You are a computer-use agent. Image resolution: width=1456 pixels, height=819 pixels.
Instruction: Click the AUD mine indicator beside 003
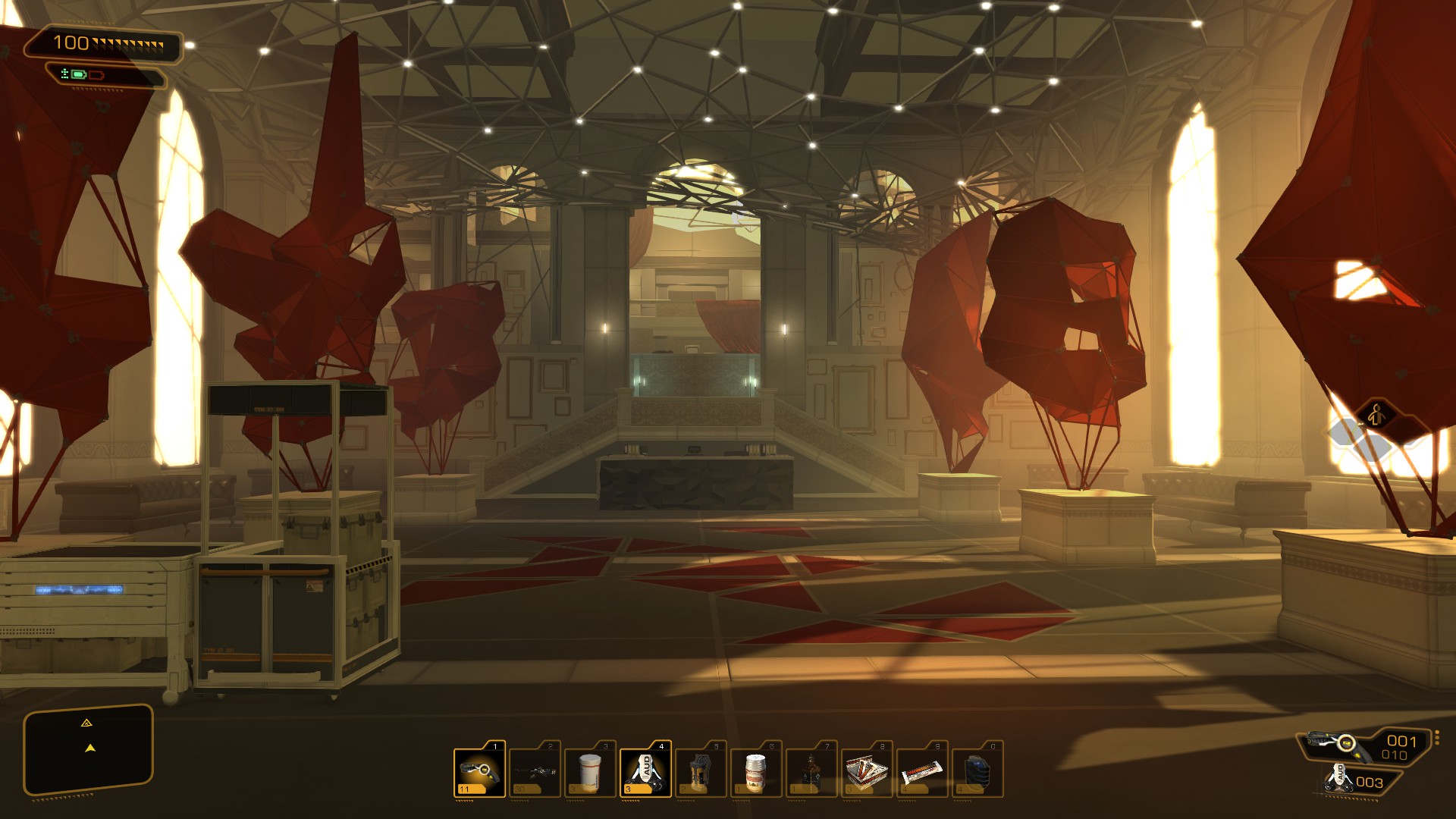tap(1340, 779)
